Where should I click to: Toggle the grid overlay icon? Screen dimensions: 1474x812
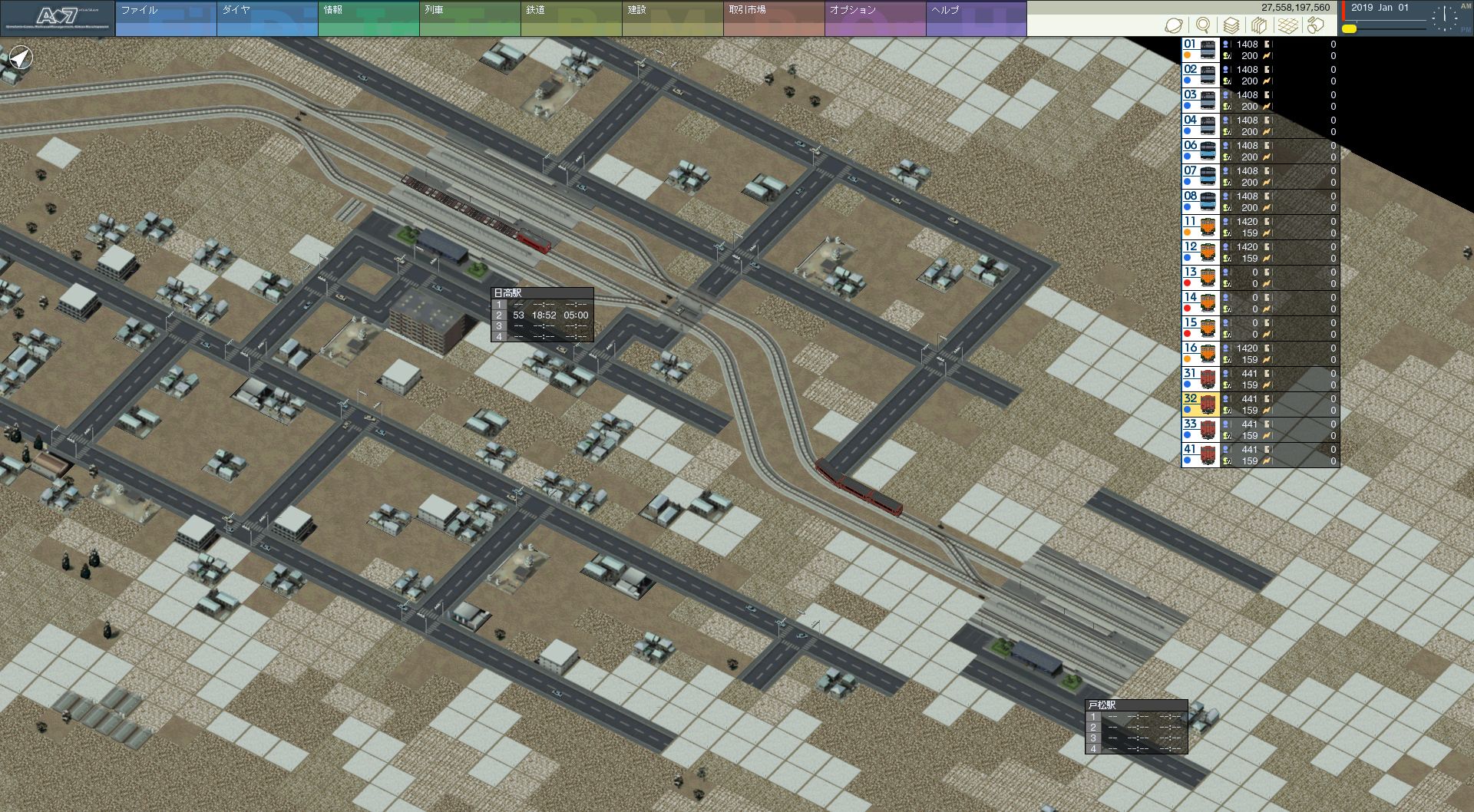tap(1287, 25)
